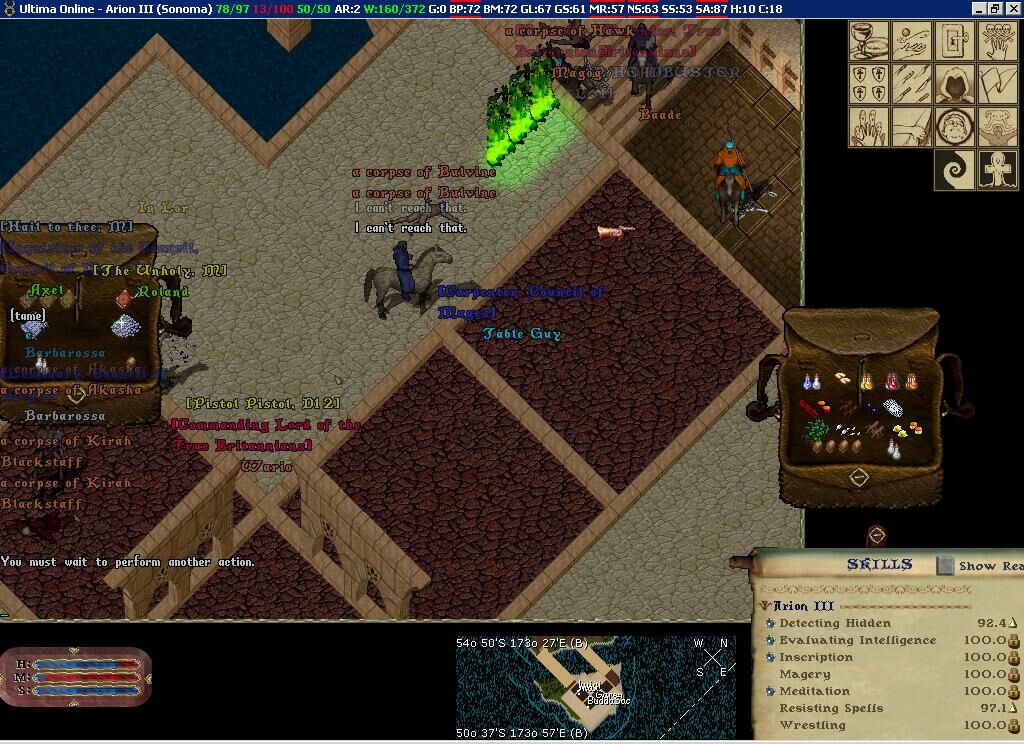Use the four ankh shields spell icon
This screenshot has height=744, width=1024.
[870, 85]
